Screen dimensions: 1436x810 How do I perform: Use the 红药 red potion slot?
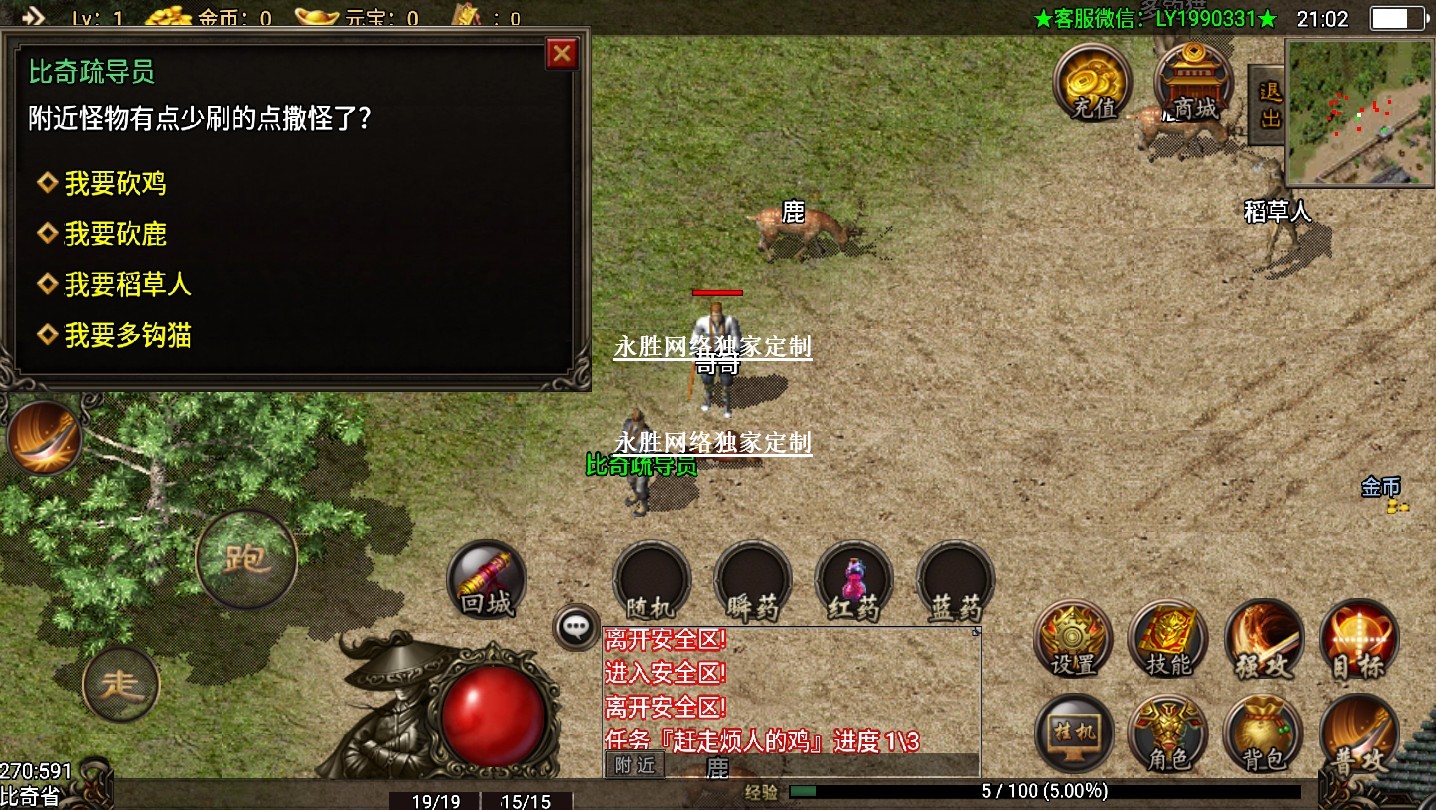point(854,581)
